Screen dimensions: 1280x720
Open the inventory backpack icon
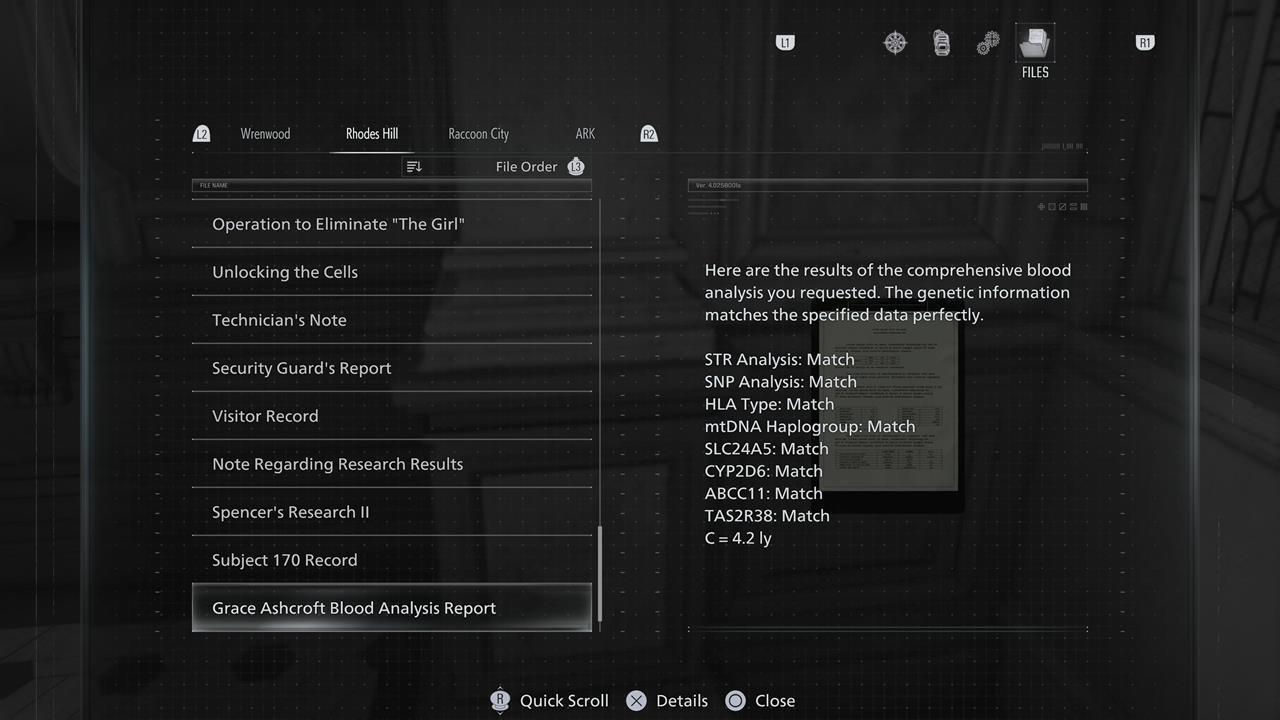click(941, 42)
